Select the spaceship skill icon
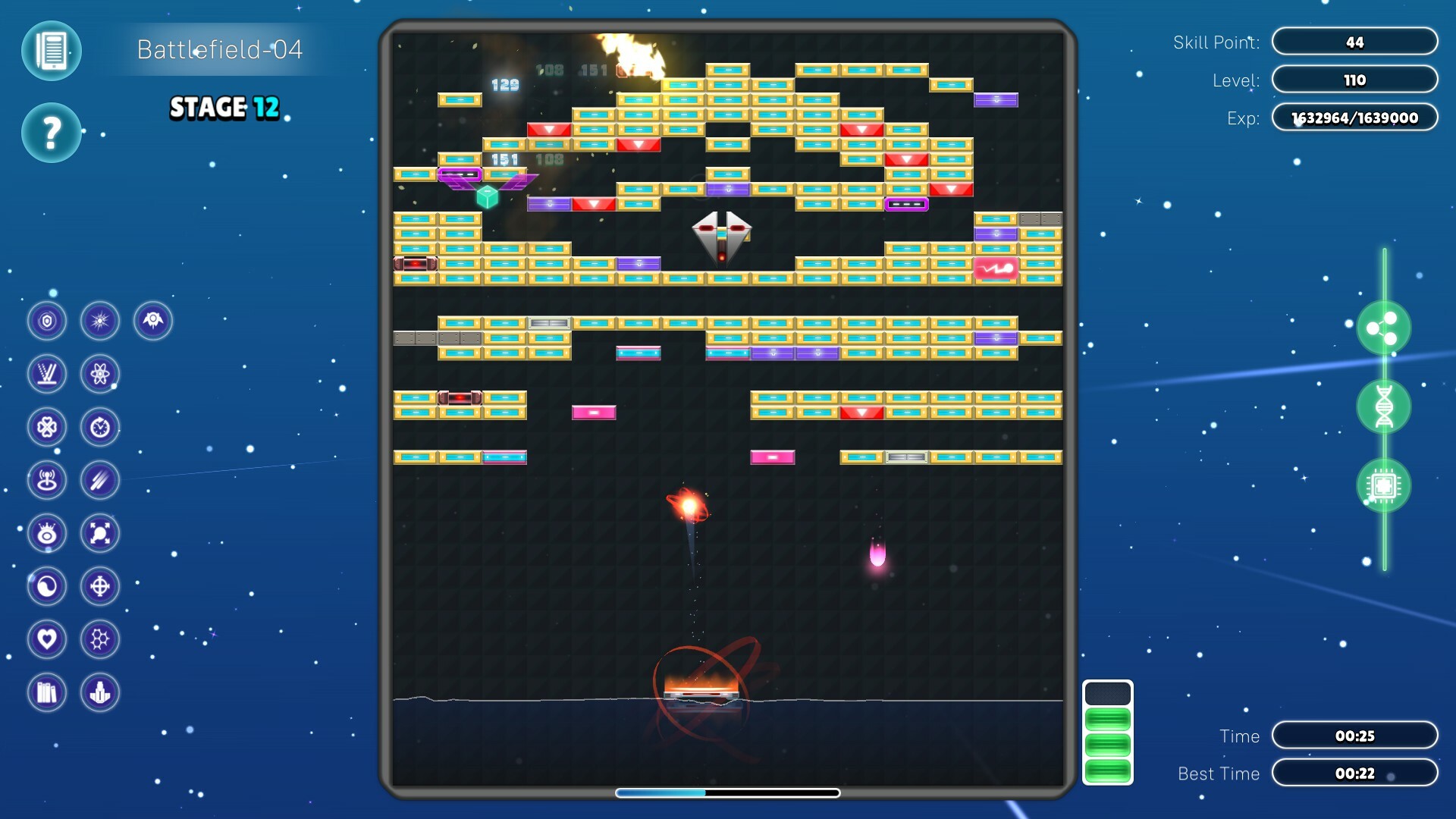 coord(152,320)
